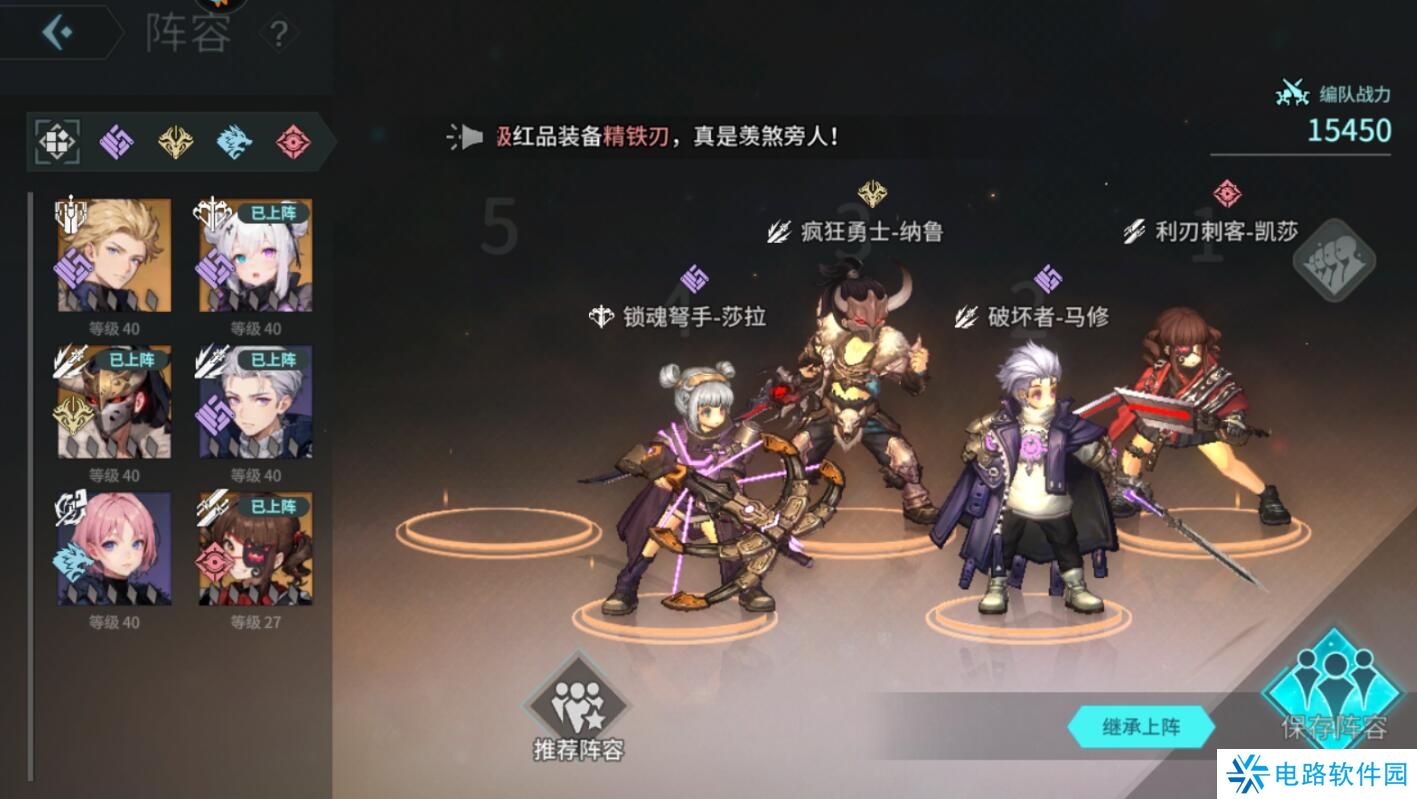
Task: Switch to the all-characters filter tab
Action: [x=60, y=141]
